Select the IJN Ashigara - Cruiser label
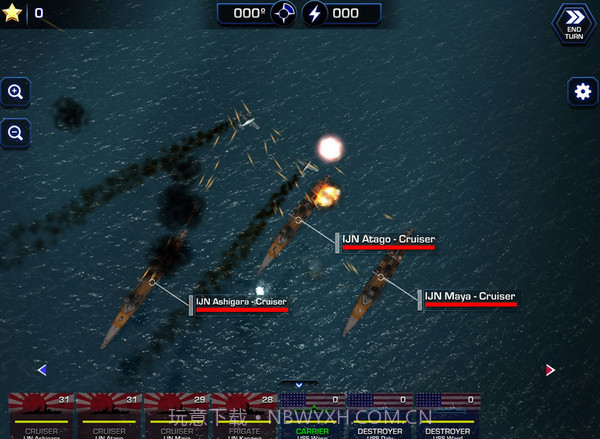This screenshot has width=600, height=439. pyautogui.click(x=241, y=302)
